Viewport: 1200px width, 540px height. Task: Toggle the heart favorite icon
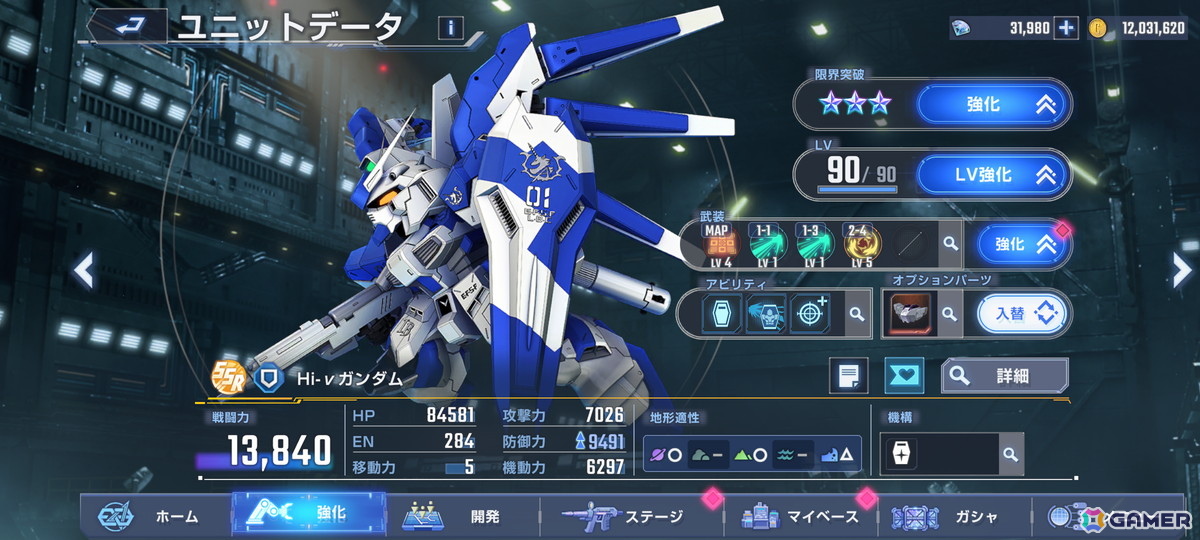tap(905, 376)
